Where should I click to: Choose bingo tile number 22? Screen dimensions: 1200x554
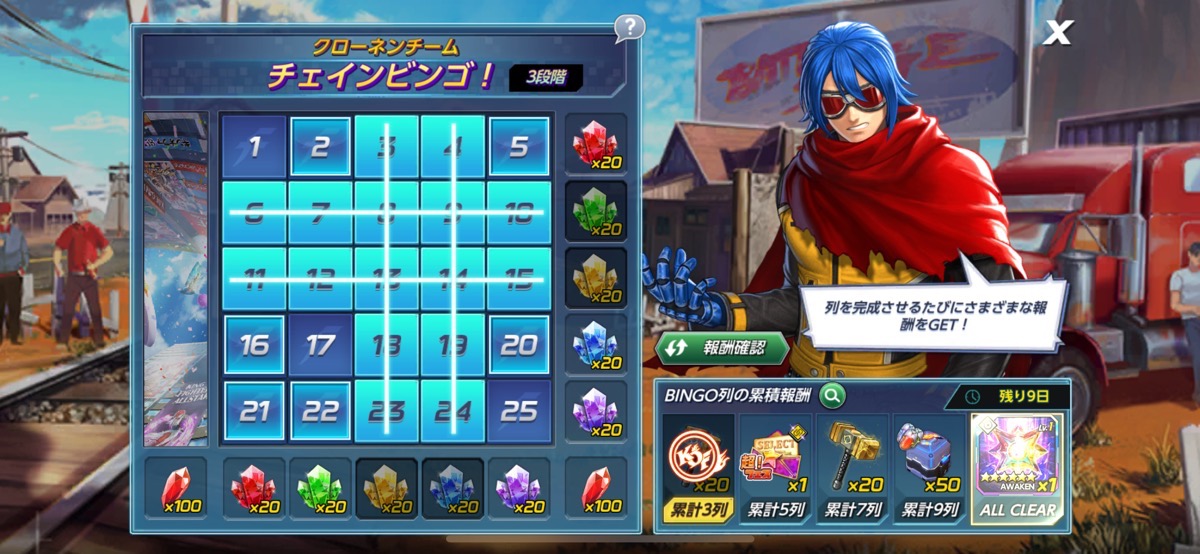point(320,411)
